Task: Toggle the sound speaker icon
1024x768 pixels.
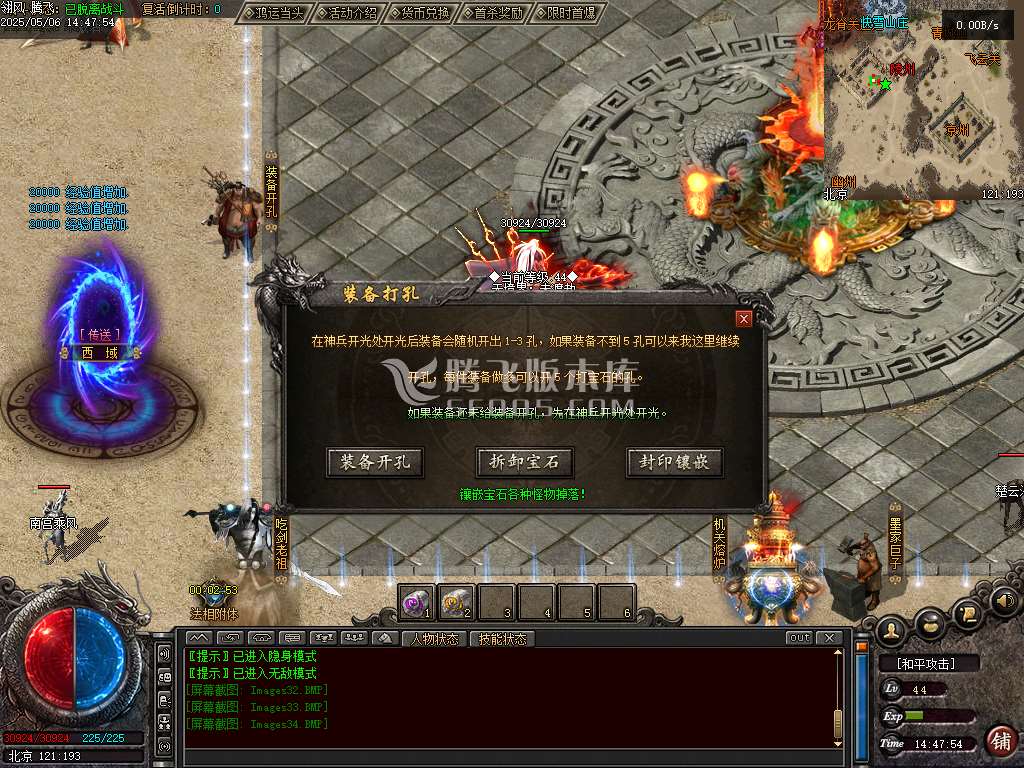Action: point(1004,602)
